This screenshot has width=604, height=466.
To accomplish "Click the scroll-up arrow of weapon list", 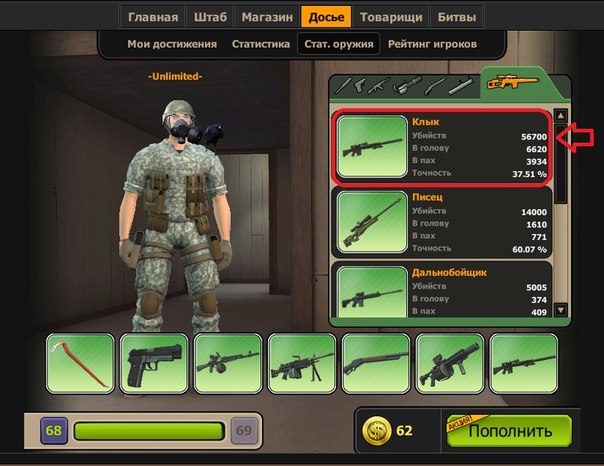I will coord(561,115).
